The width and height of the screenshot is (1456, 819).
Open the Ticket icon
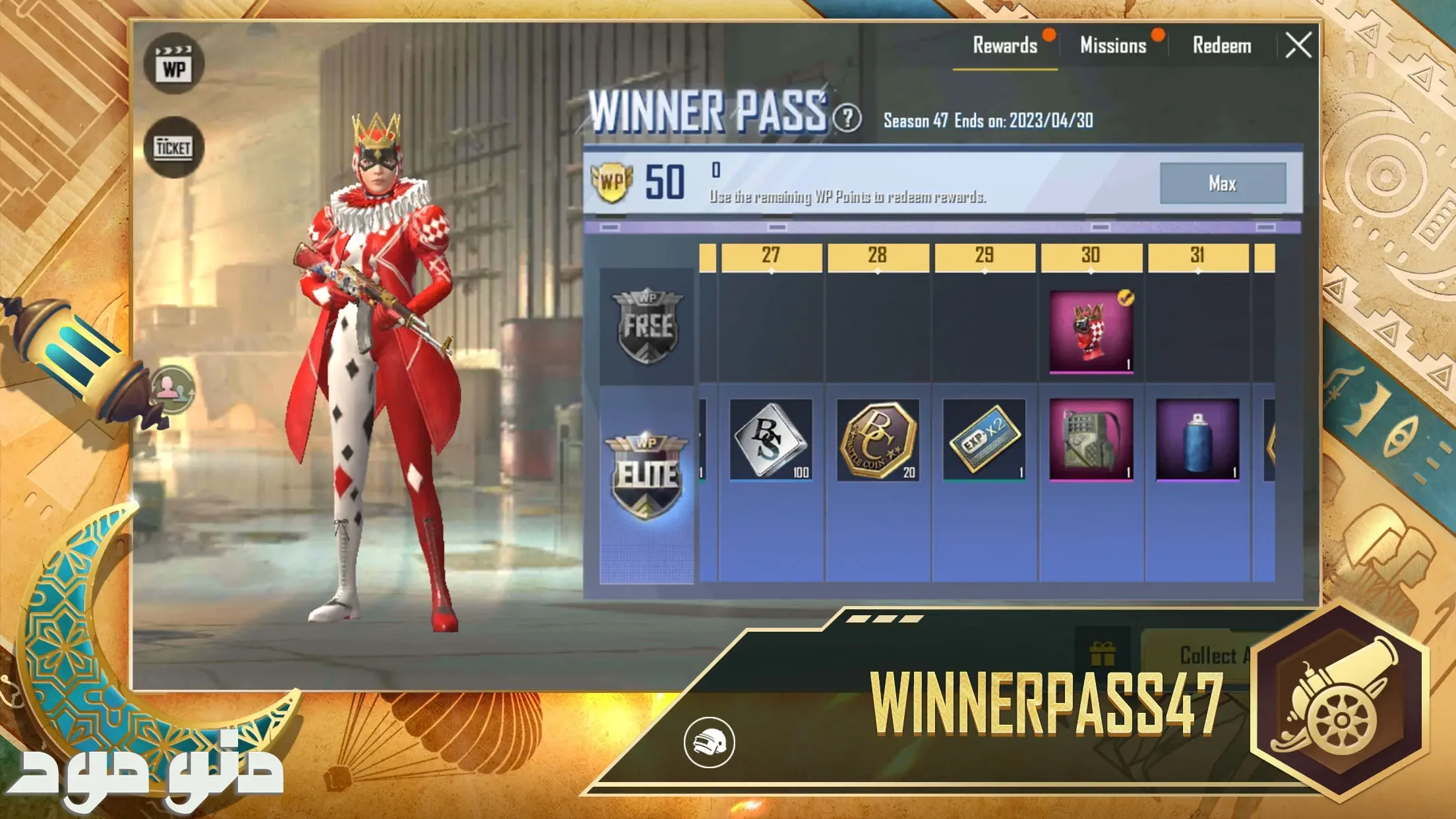point(174,147)
